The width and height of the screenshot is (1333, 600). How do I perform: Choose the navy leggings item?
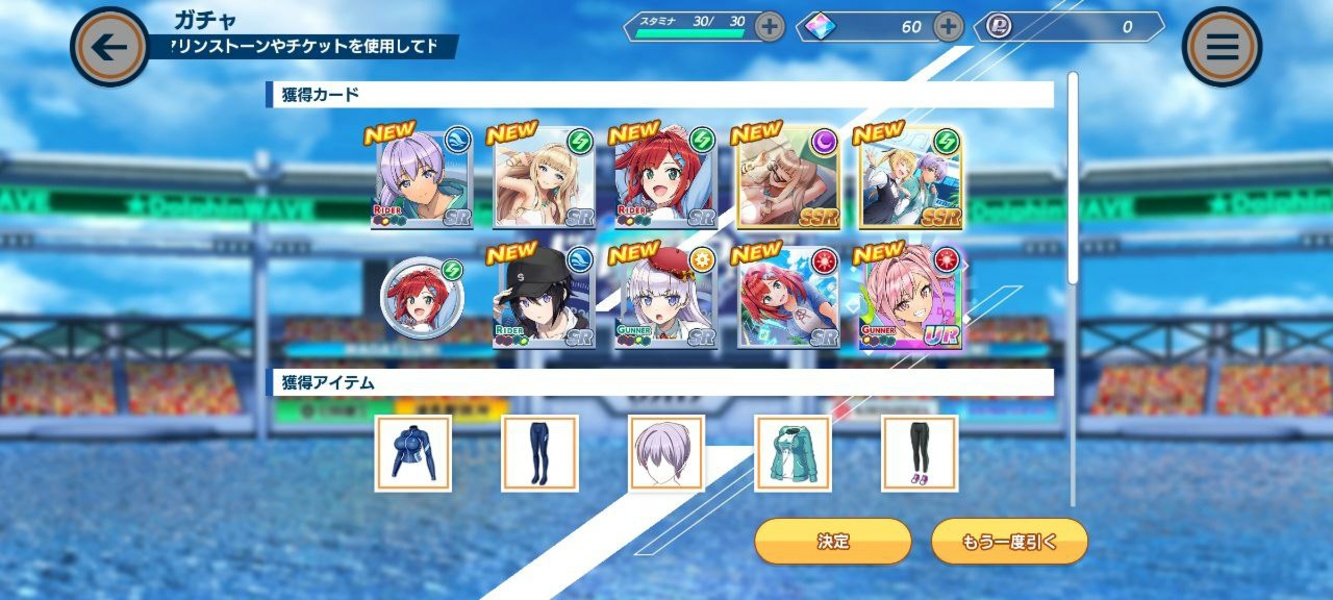click(x=540, y=454)
